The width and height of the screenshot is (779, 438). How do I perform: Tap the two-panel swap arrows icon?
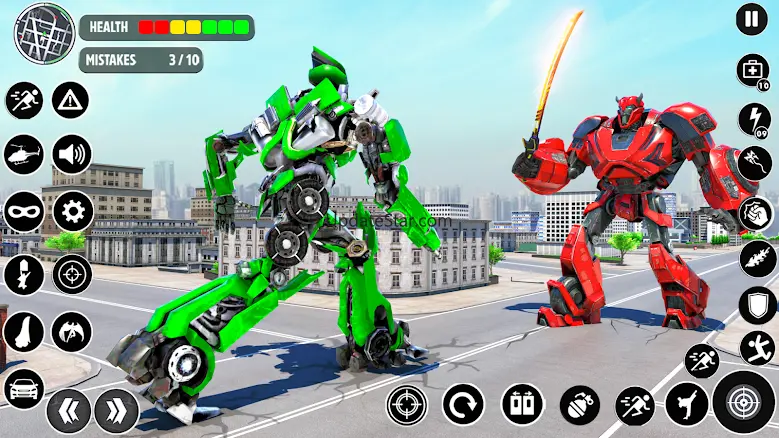[521, 405]
